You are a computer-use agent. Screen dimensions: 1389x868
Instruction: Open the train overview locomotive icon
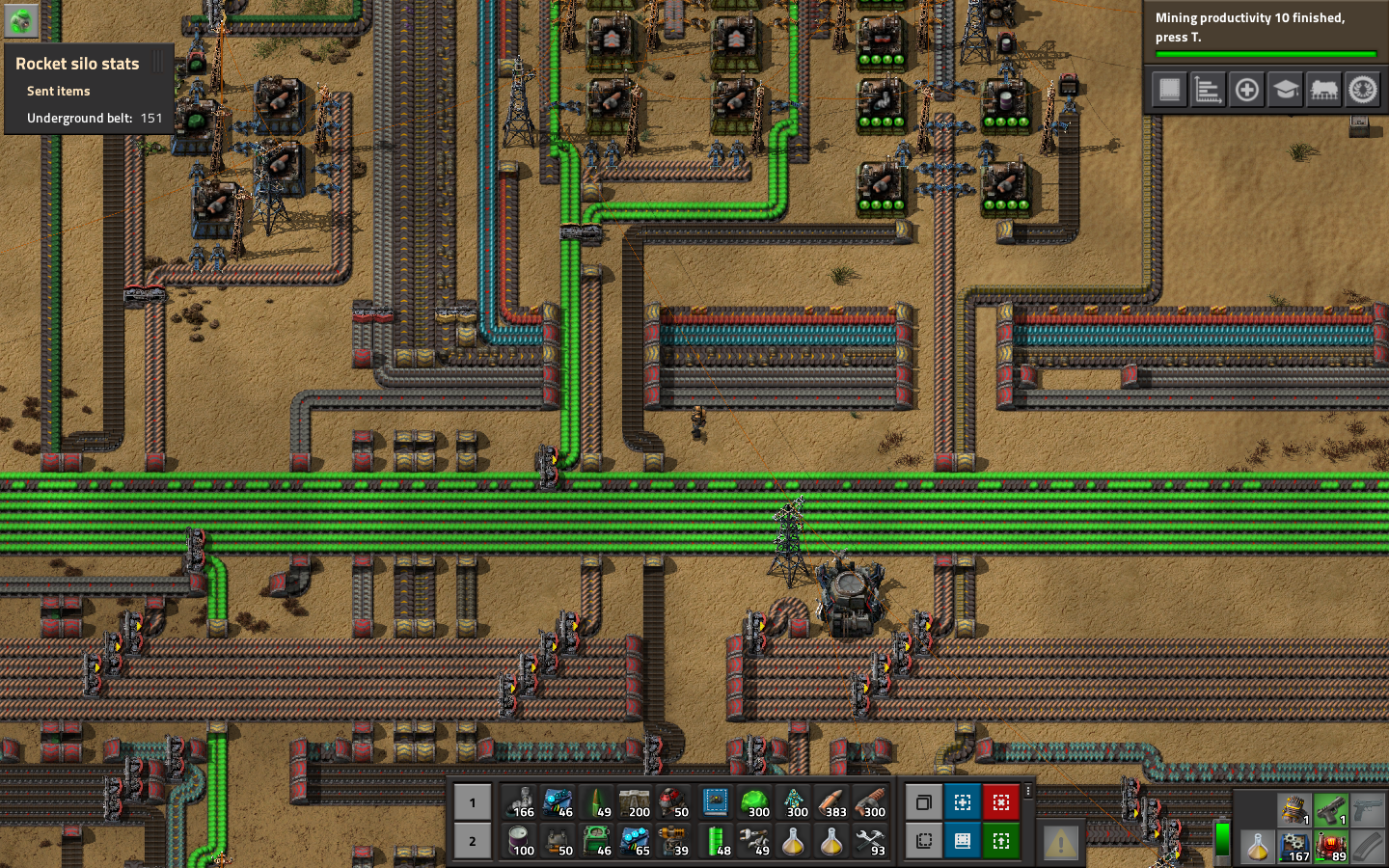coord(1322,90)
